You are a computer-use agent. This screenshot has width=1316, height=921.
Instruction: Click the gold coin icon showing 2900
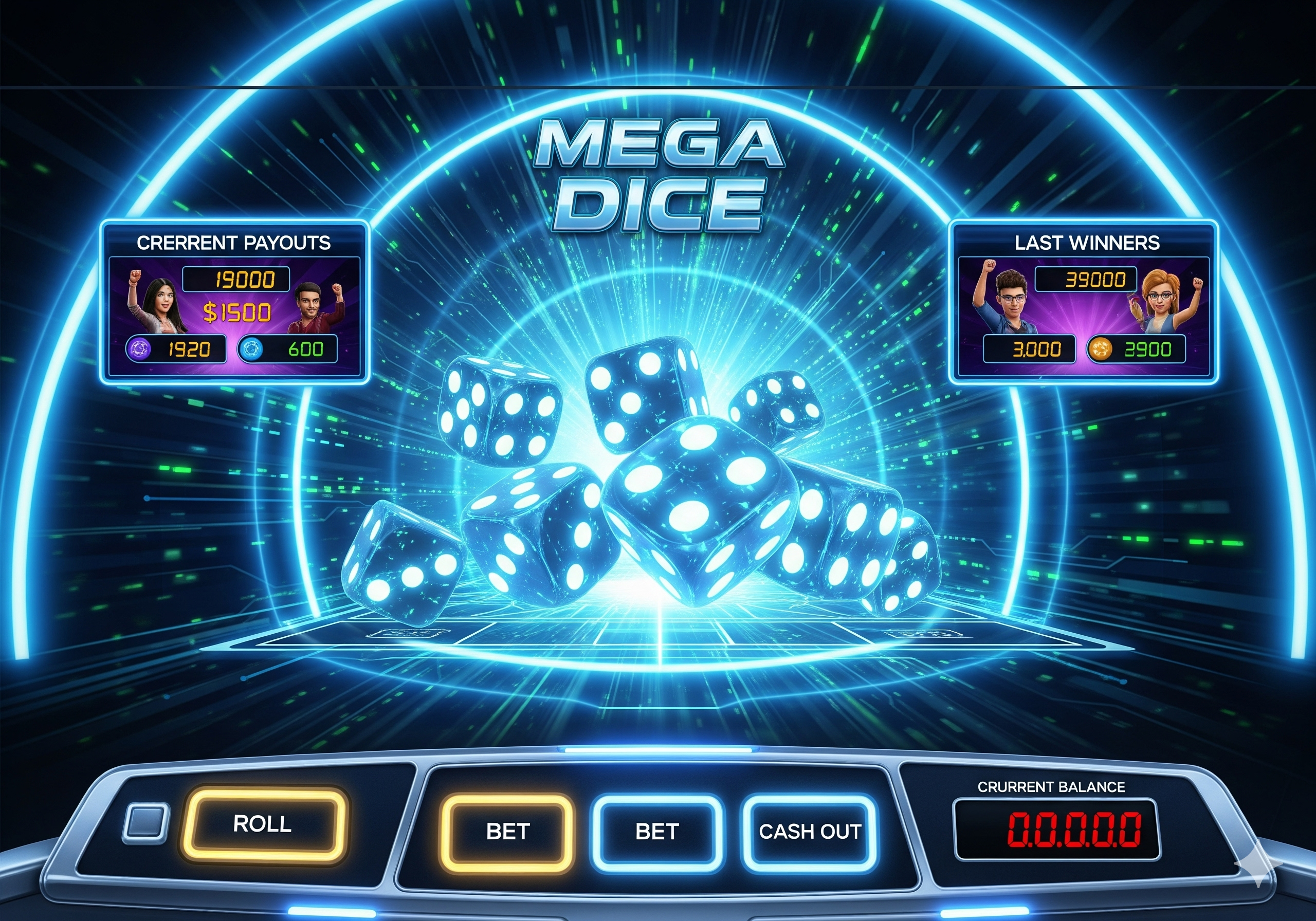pos(1100,349)
